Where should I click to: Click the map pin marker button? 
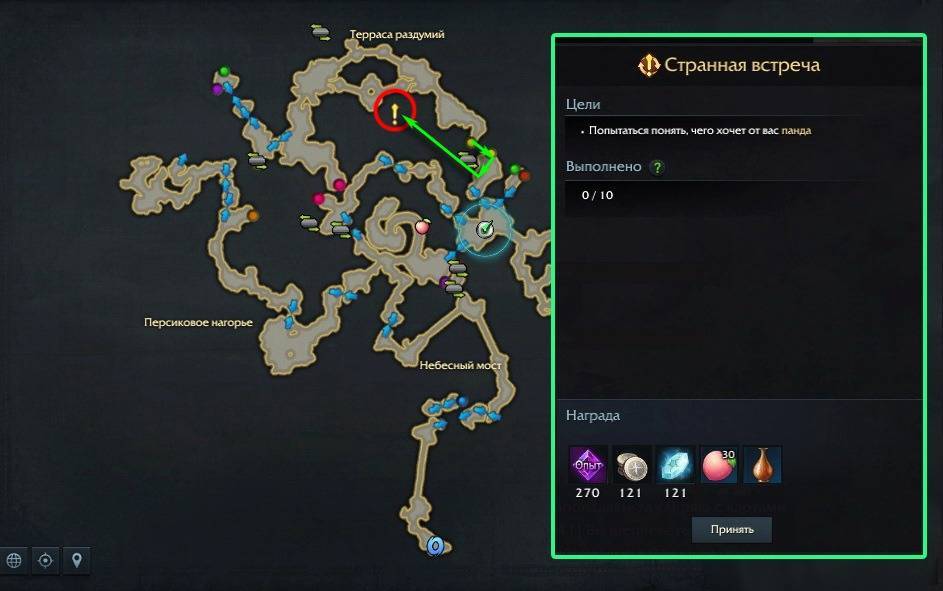76,560
